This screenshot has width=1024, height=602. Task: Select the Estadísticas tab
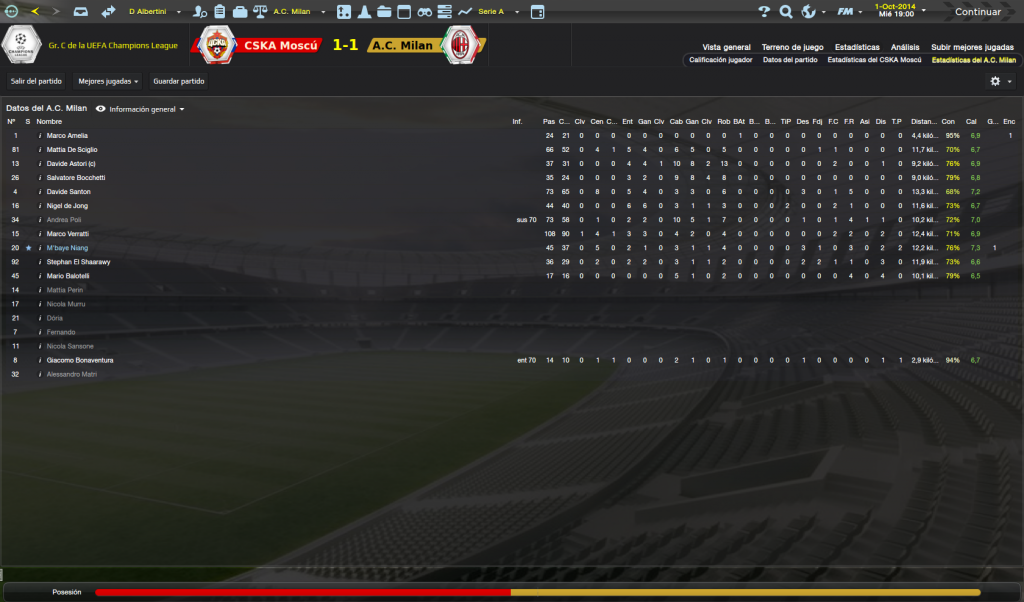(x=857, y=47)
